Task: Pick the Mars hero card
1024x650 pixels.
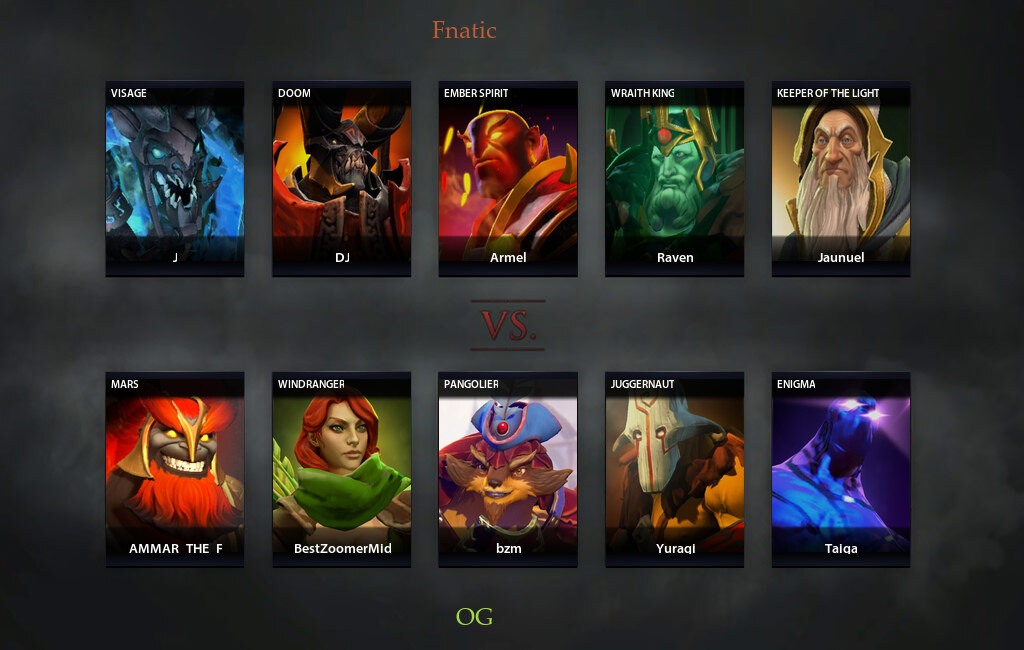Action: [175, 469]
